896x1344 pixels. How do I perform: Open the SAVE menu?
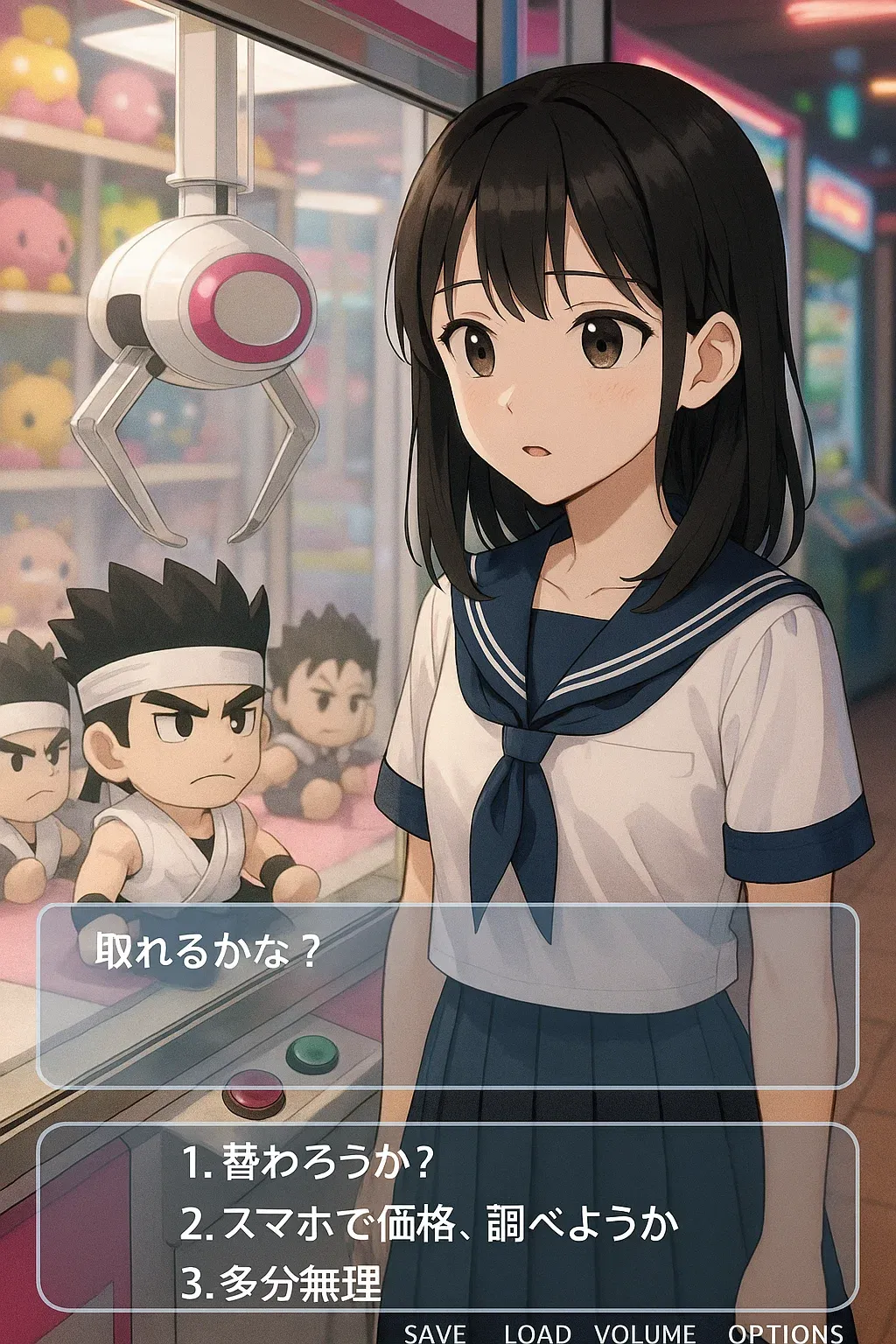[x=434, y=1333]
